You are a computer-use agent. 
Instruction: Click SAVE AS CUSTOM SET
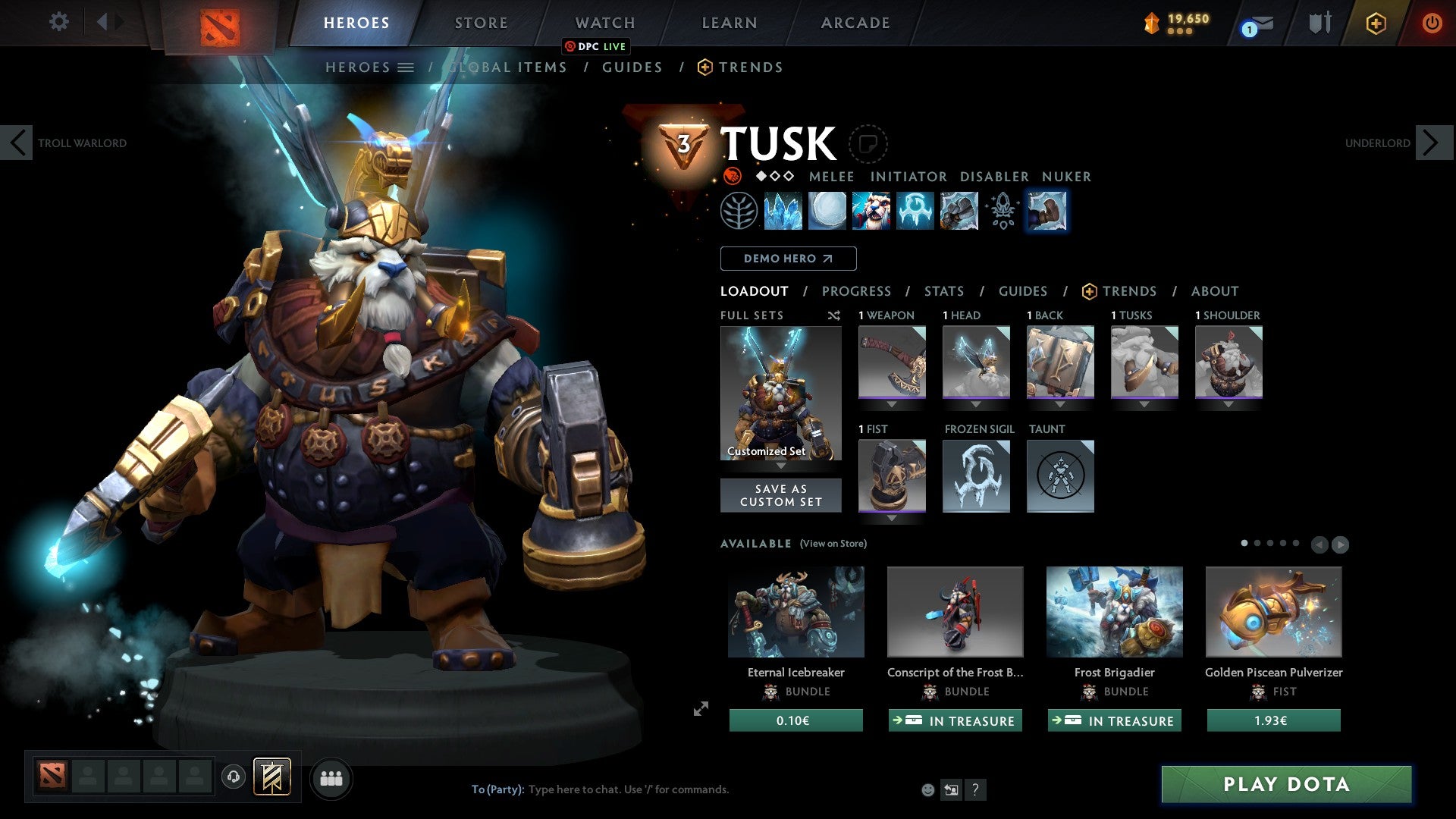(x=780, y=495)
